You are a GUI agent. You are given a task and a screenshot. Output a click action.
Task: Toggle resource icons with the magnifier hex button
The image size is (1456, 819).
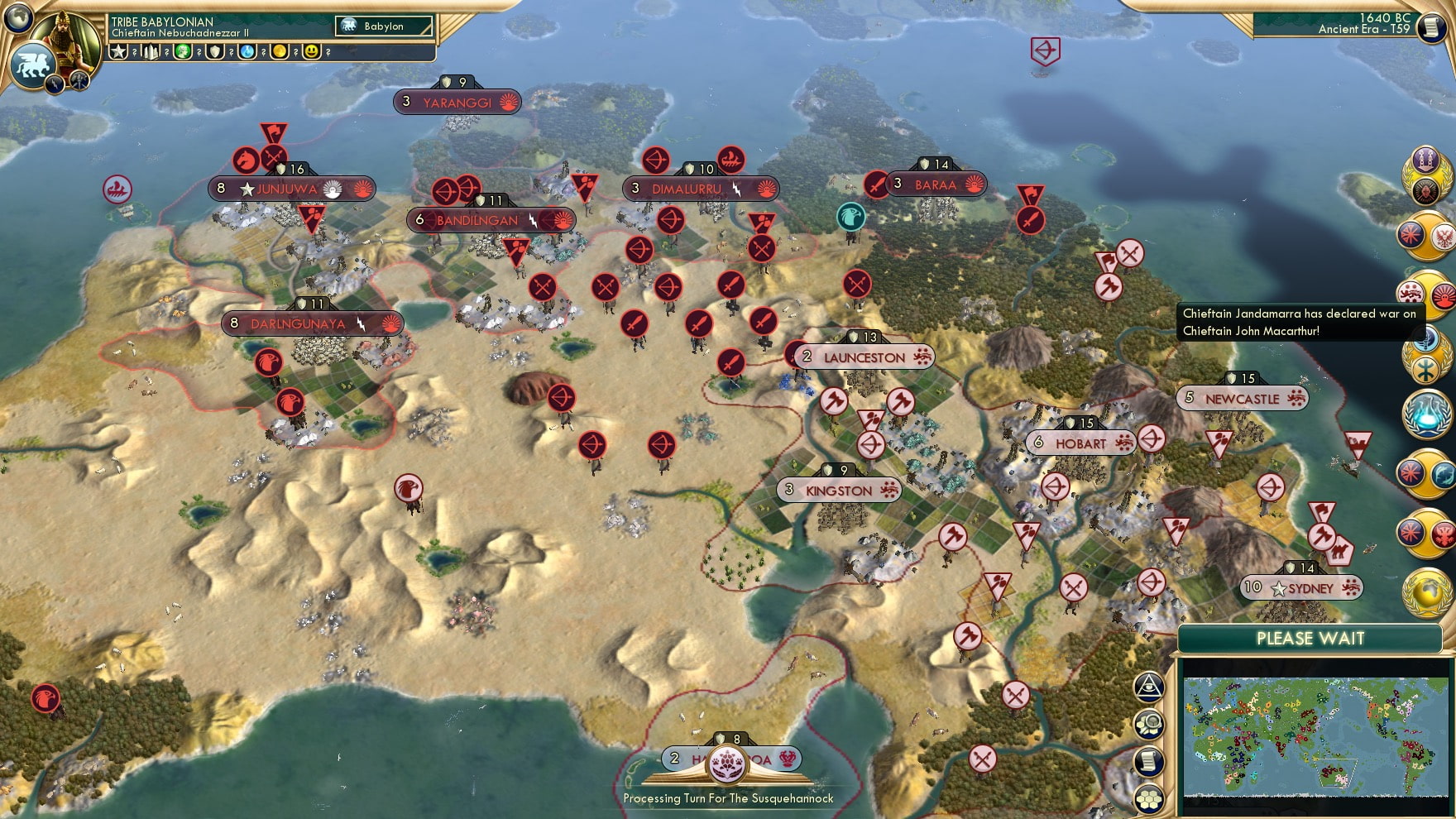click(1148, 724)
